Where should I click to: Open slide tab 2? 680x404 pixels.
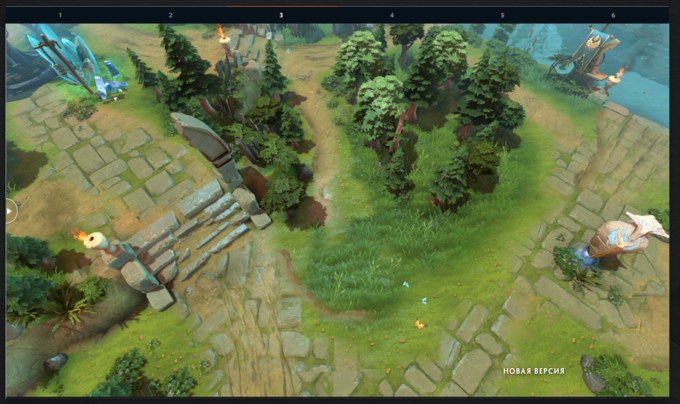(170, 15)
